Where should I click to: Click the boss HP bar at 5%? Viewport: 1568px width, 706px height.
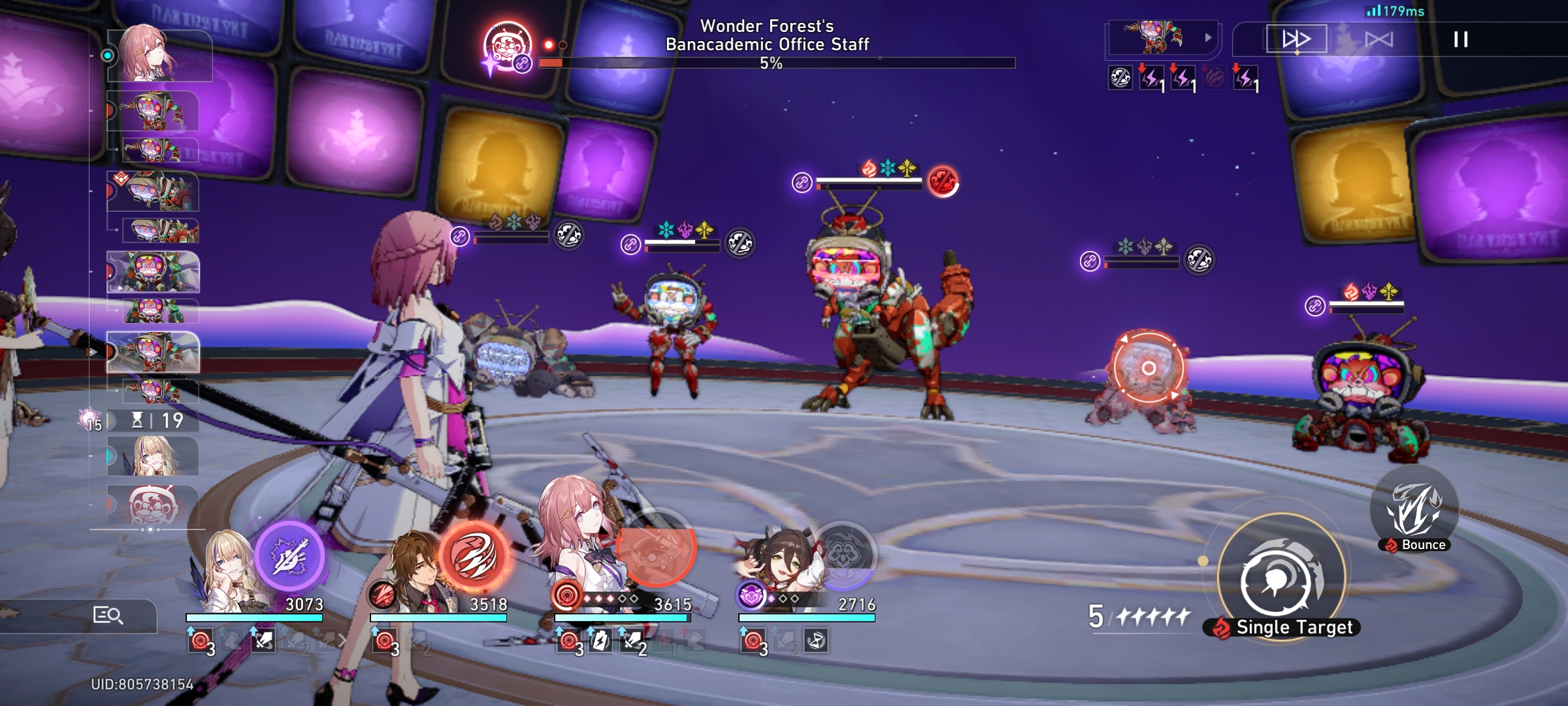[x=774, y=63]
